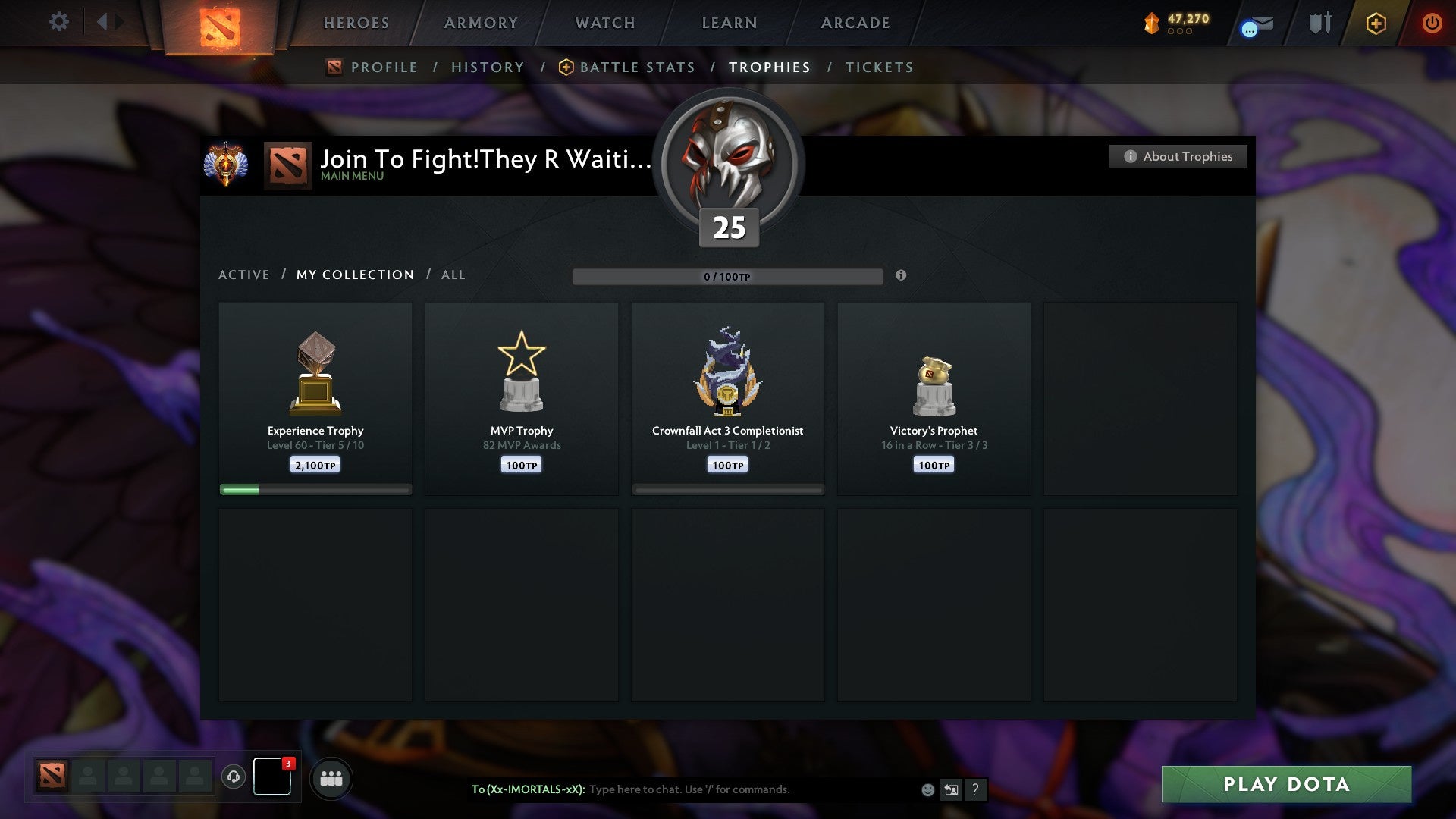1456x819 pixels.
Task: Click the power/exit icon
Action: point(1432,23)
